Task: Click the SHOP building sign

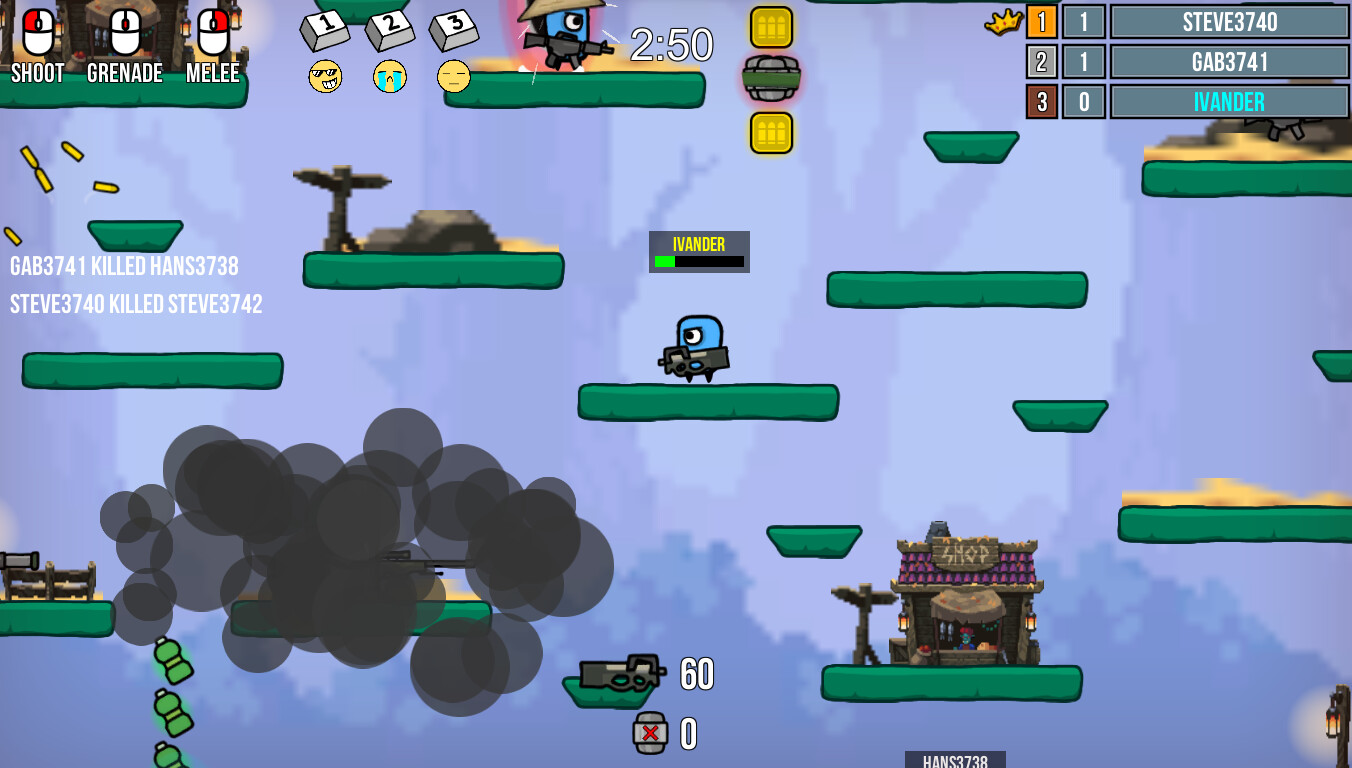Action: (x=964, y=553)
